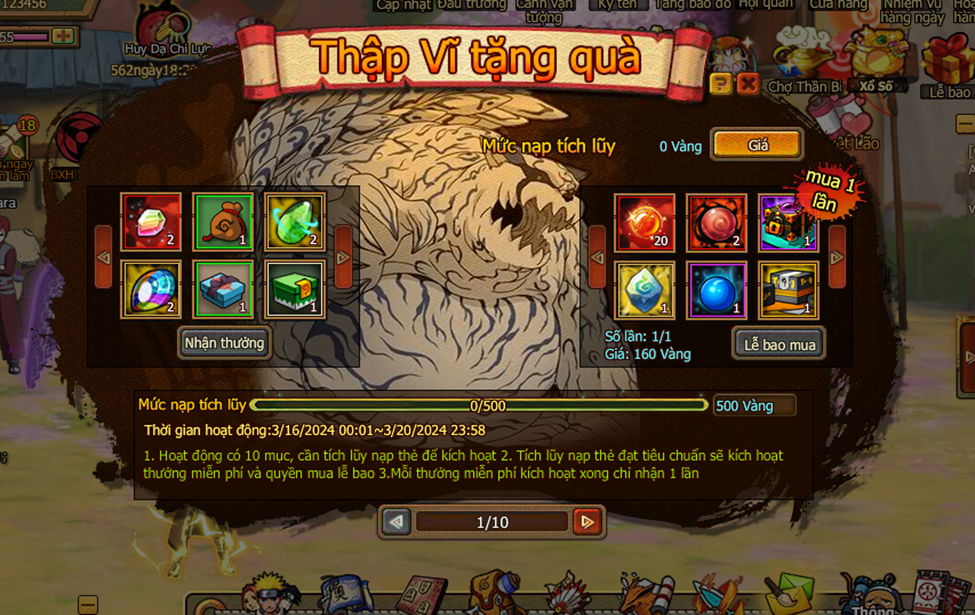
Task: Select the purple-framed treasure chest item
Action: coord(788,221)
